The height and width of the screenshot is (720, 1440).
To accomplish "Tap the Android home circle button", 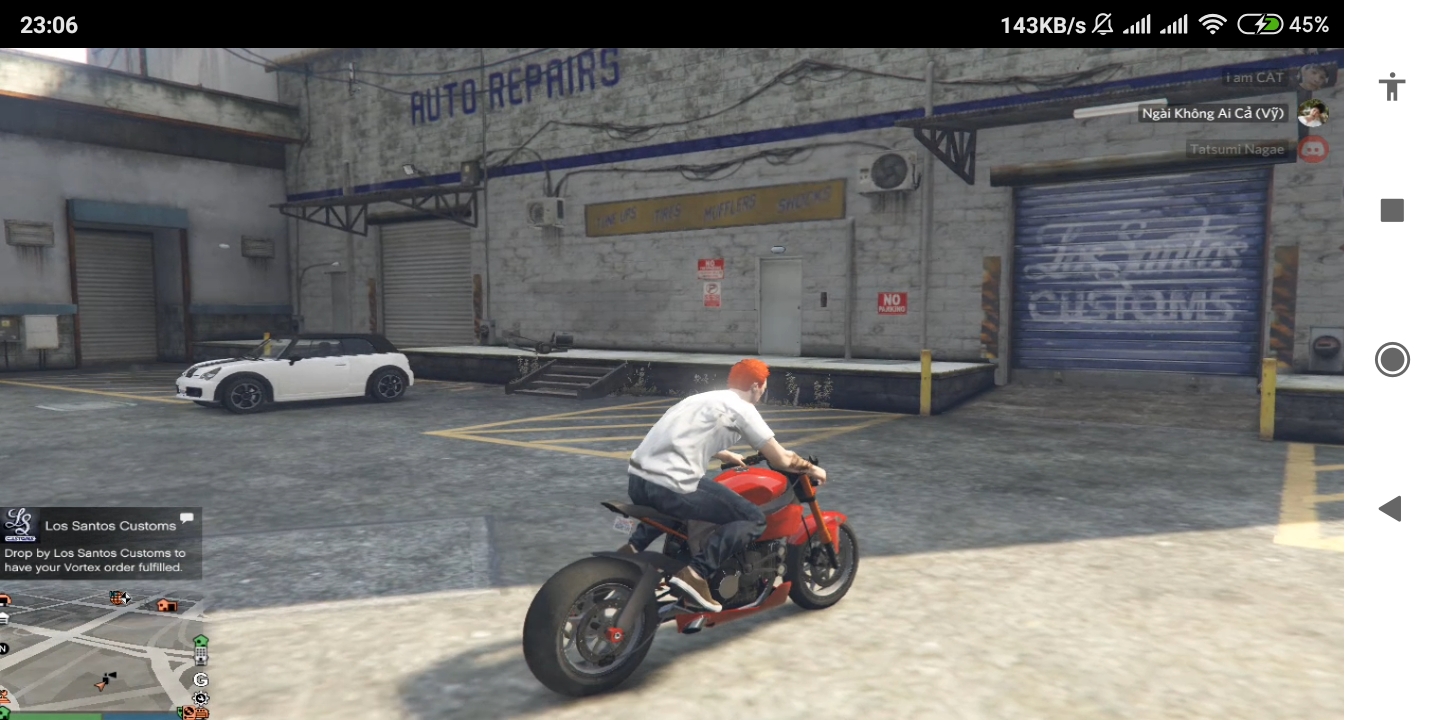I will coord(1391,359).
